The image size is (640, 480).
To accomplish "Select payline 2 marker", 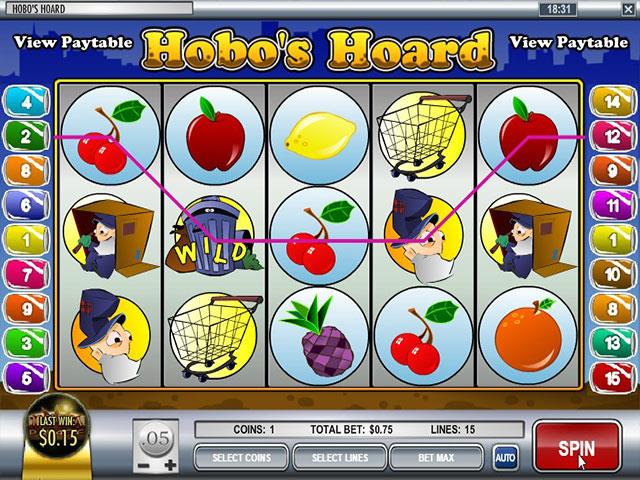I will 20,135.
